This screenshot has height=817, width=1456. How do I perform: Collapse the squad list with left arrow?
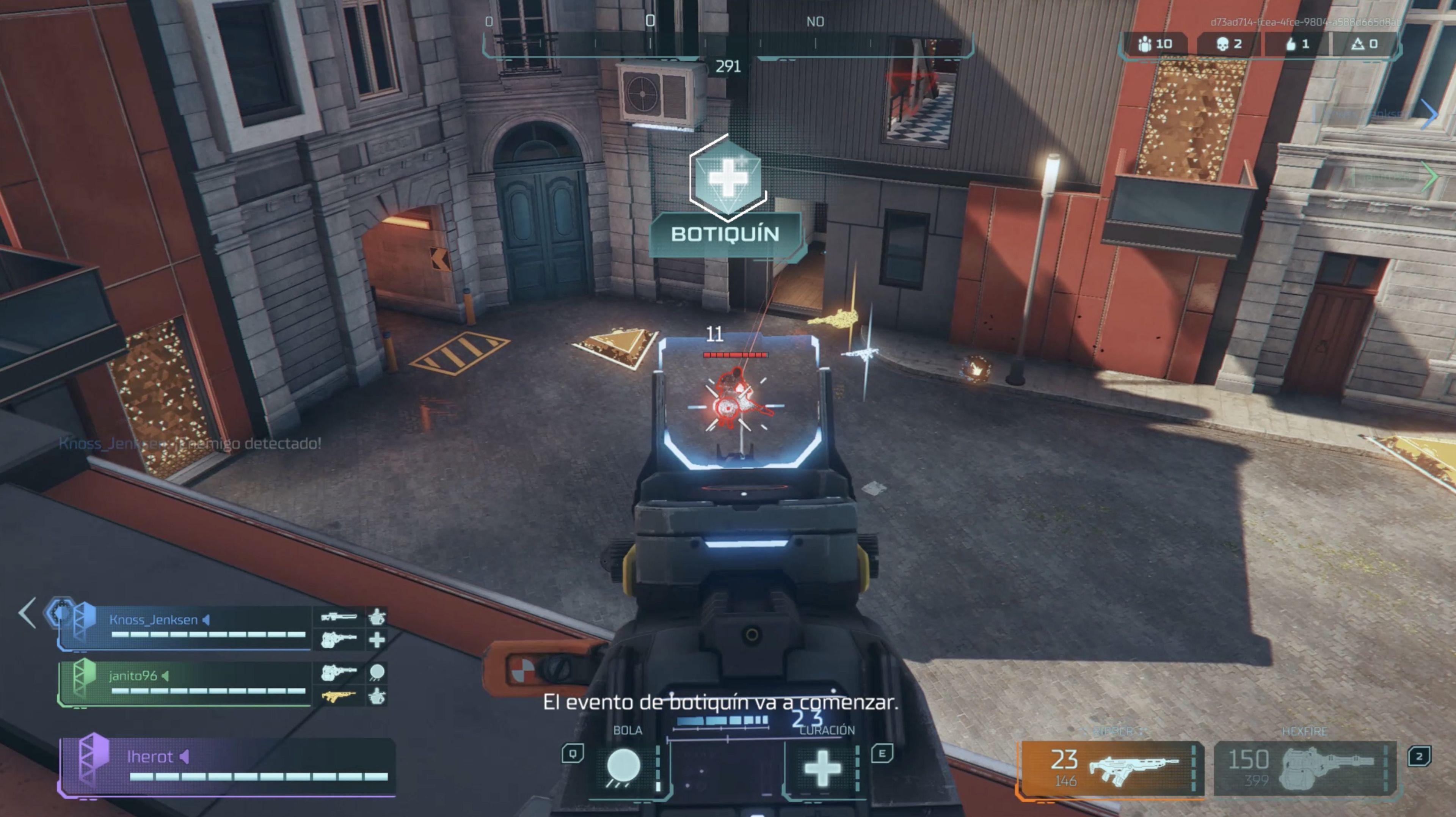pyautogui.click(x=27, y=612)
